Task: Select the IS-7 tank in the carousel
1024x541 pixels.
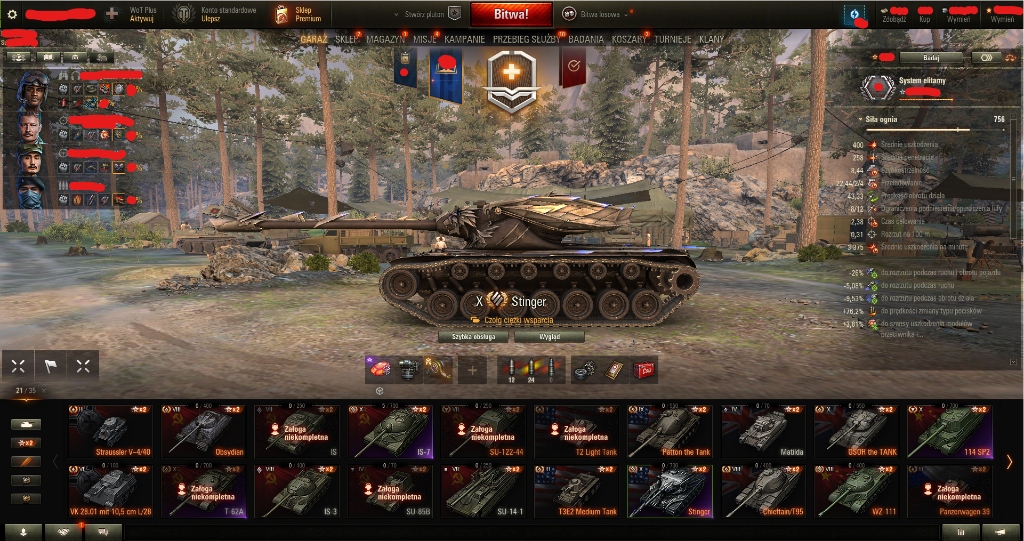Action: click(390, 431)
